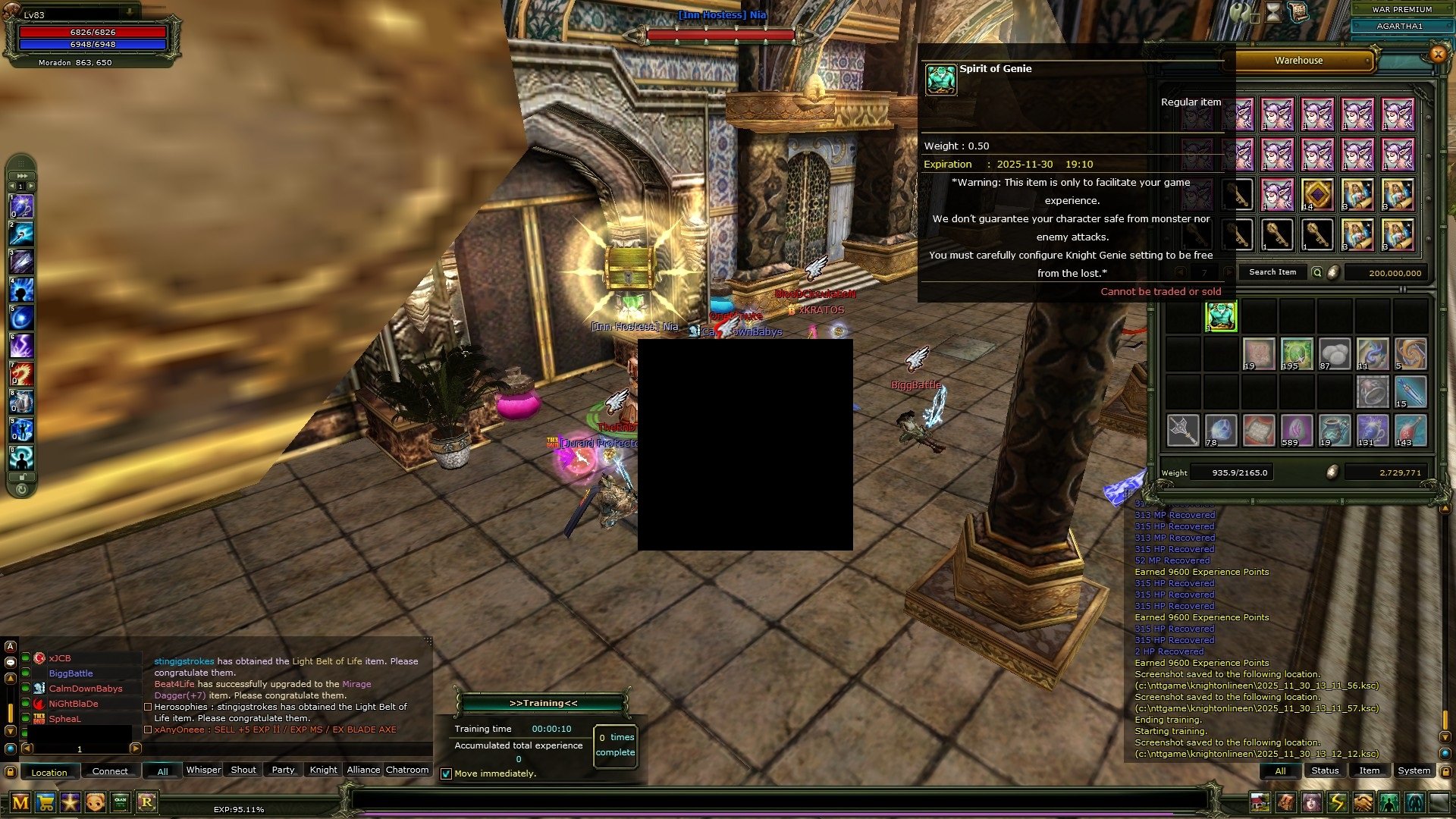Show the Alliance chat channel
The height and width of the screenshot is (819, 1456).
pos(363,770)
